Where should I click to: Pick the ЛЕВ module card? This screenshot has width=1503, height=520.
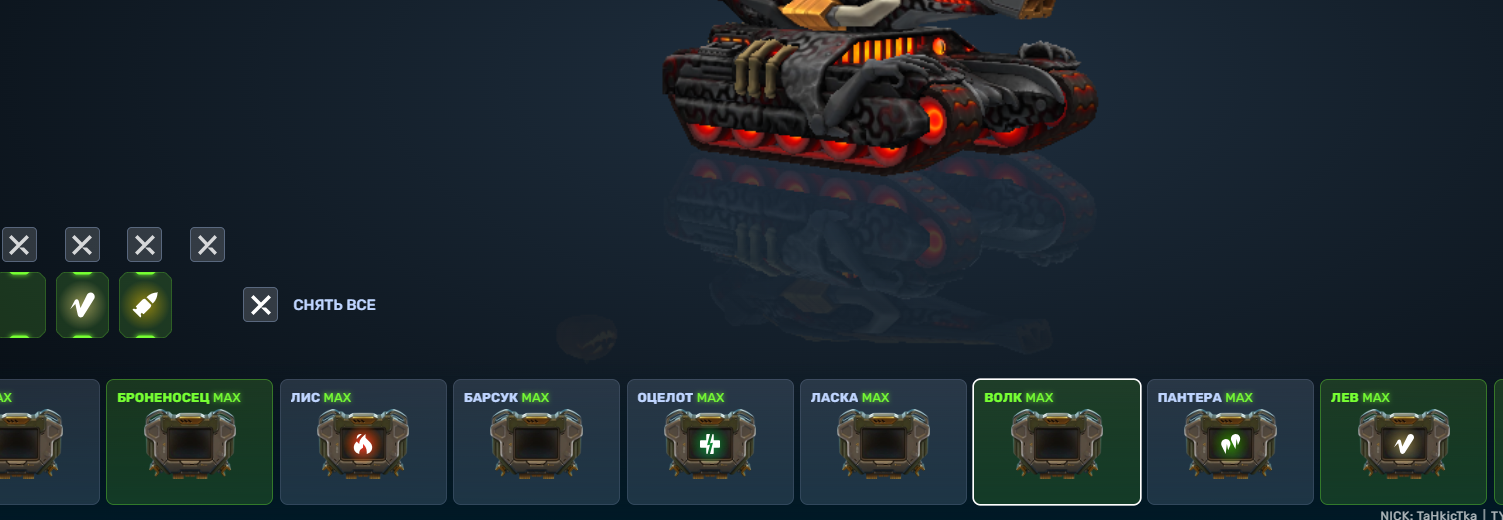pos(1403,442)
